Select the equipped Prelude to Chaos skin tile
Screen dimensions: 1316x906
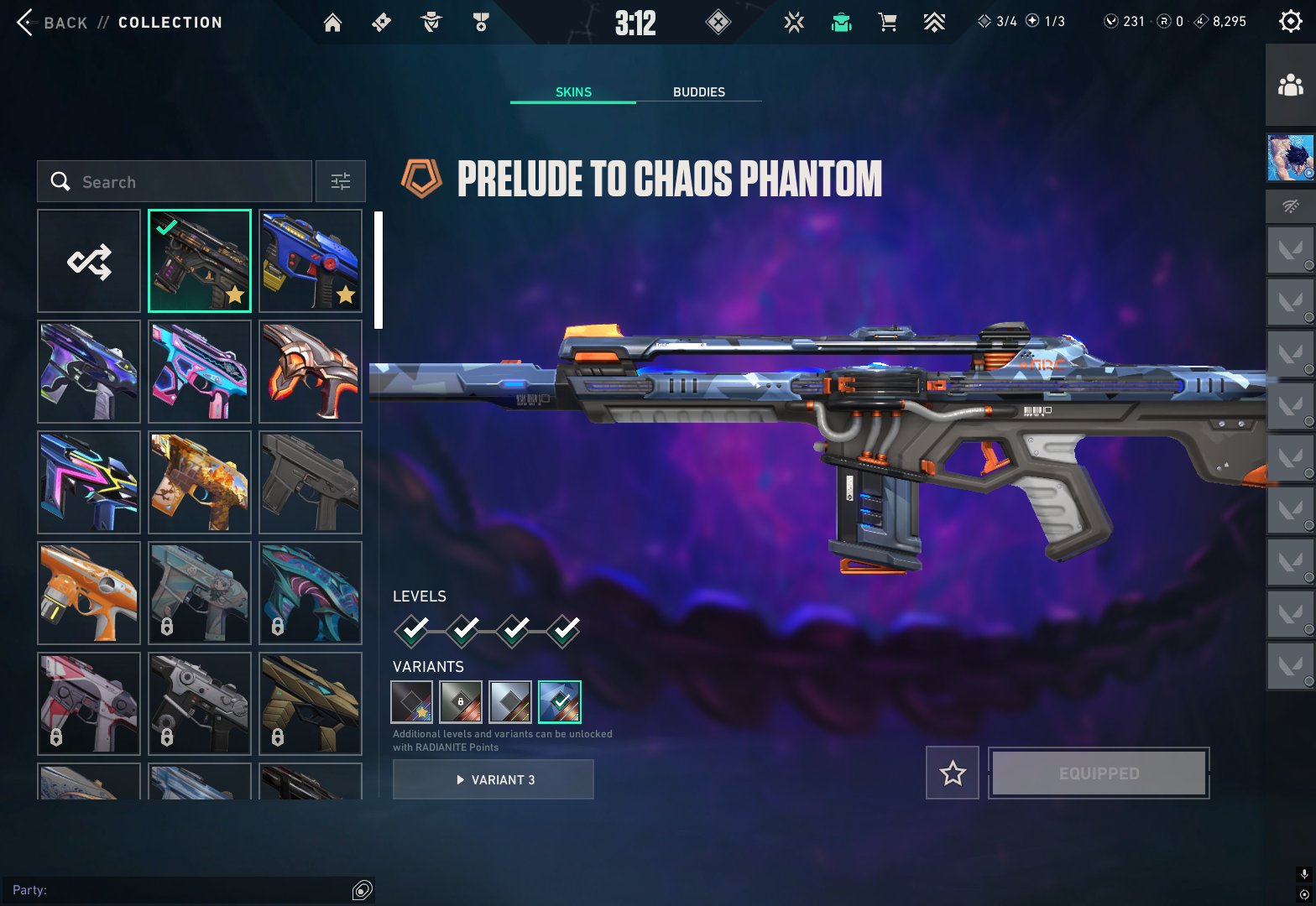pos(200,262)
